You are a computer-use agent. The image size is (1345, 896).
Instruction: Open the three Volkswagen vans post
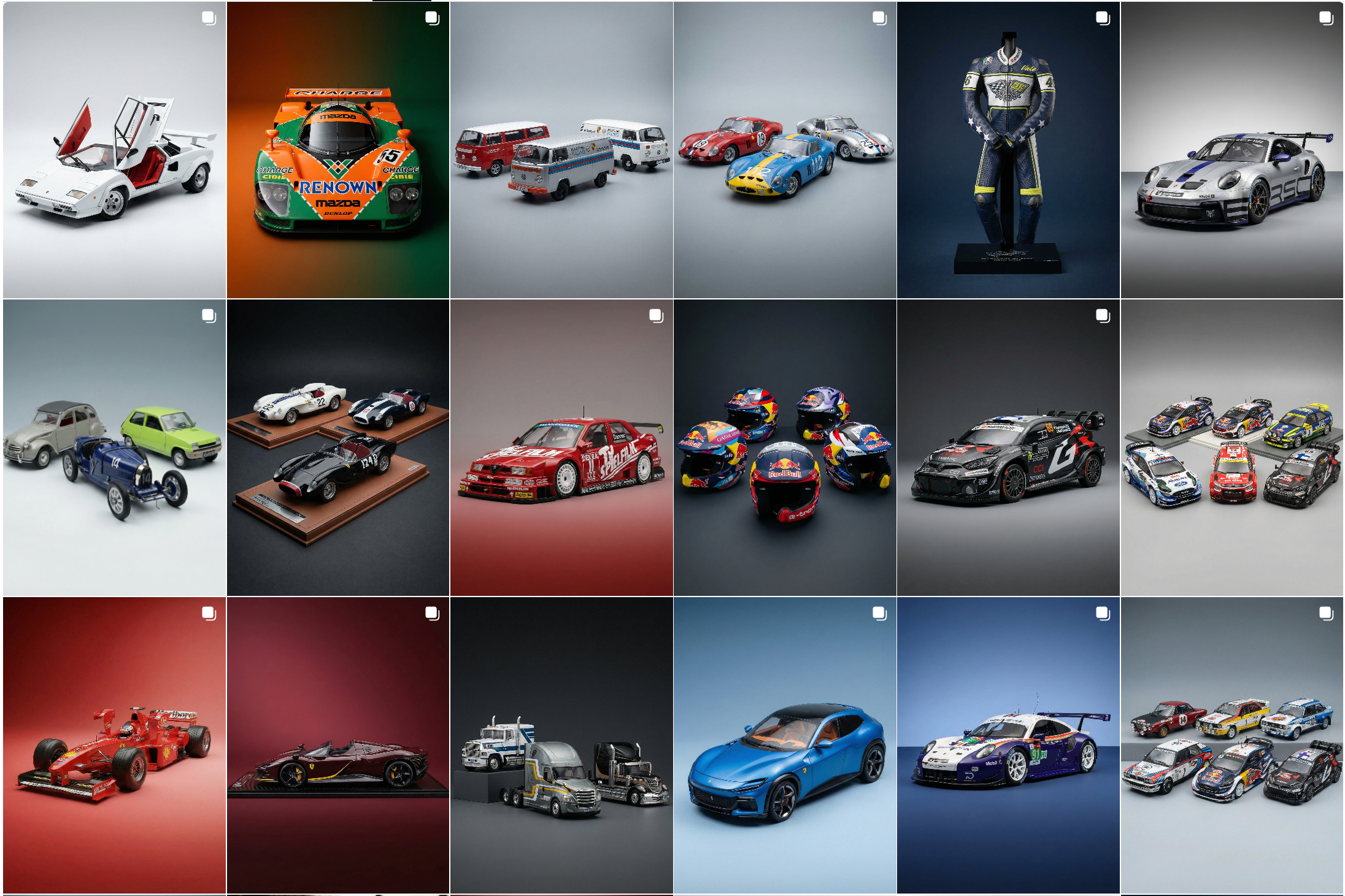point(561,150)
